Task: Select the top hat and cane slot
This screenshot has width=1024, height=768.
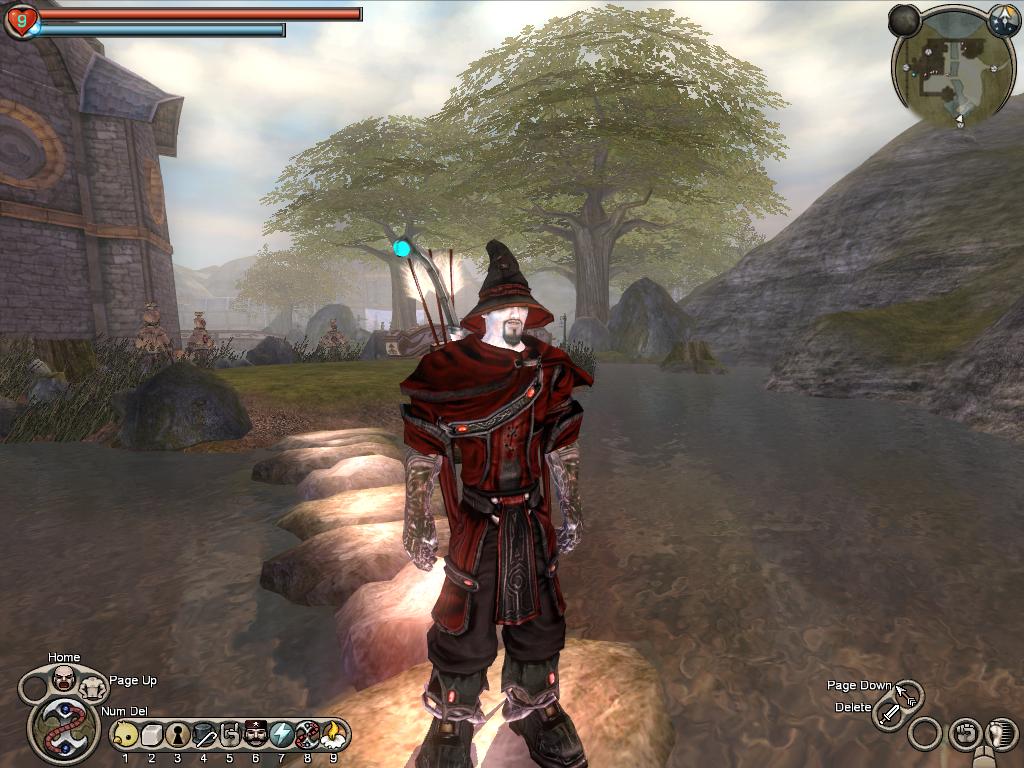Action: [x=204, y=736]
